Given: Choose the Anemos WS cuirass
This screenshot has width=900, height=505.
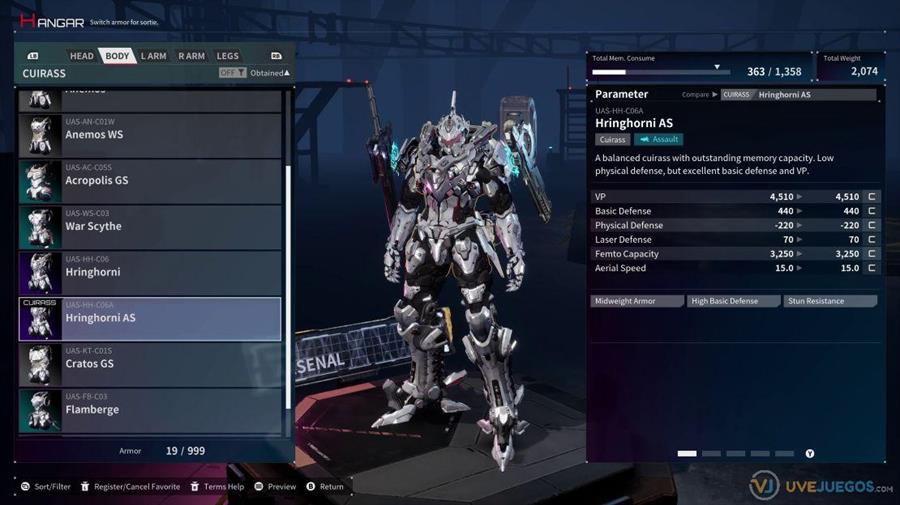Looking at the screenshot, I should tap(150, 135).
